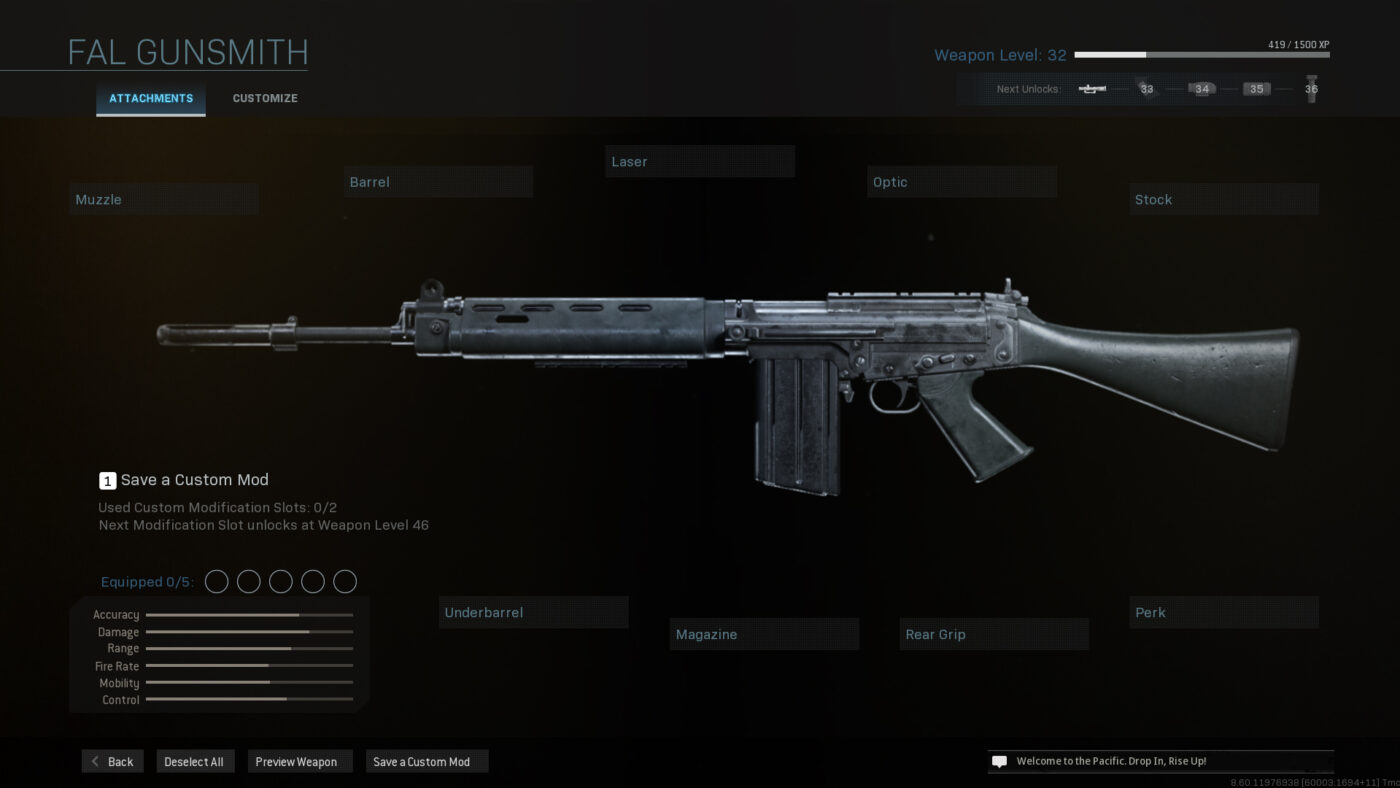Select the Attachments tab
The width and height of the screenshot is (1400, 788).
tap(150, 98)
